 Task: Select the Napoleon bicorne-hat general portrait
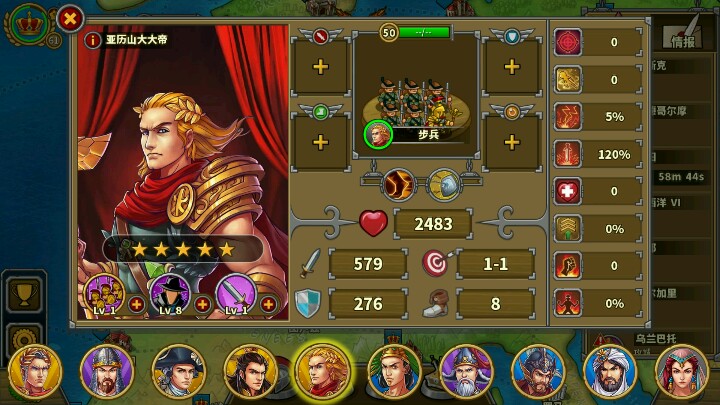click(178, 370)
